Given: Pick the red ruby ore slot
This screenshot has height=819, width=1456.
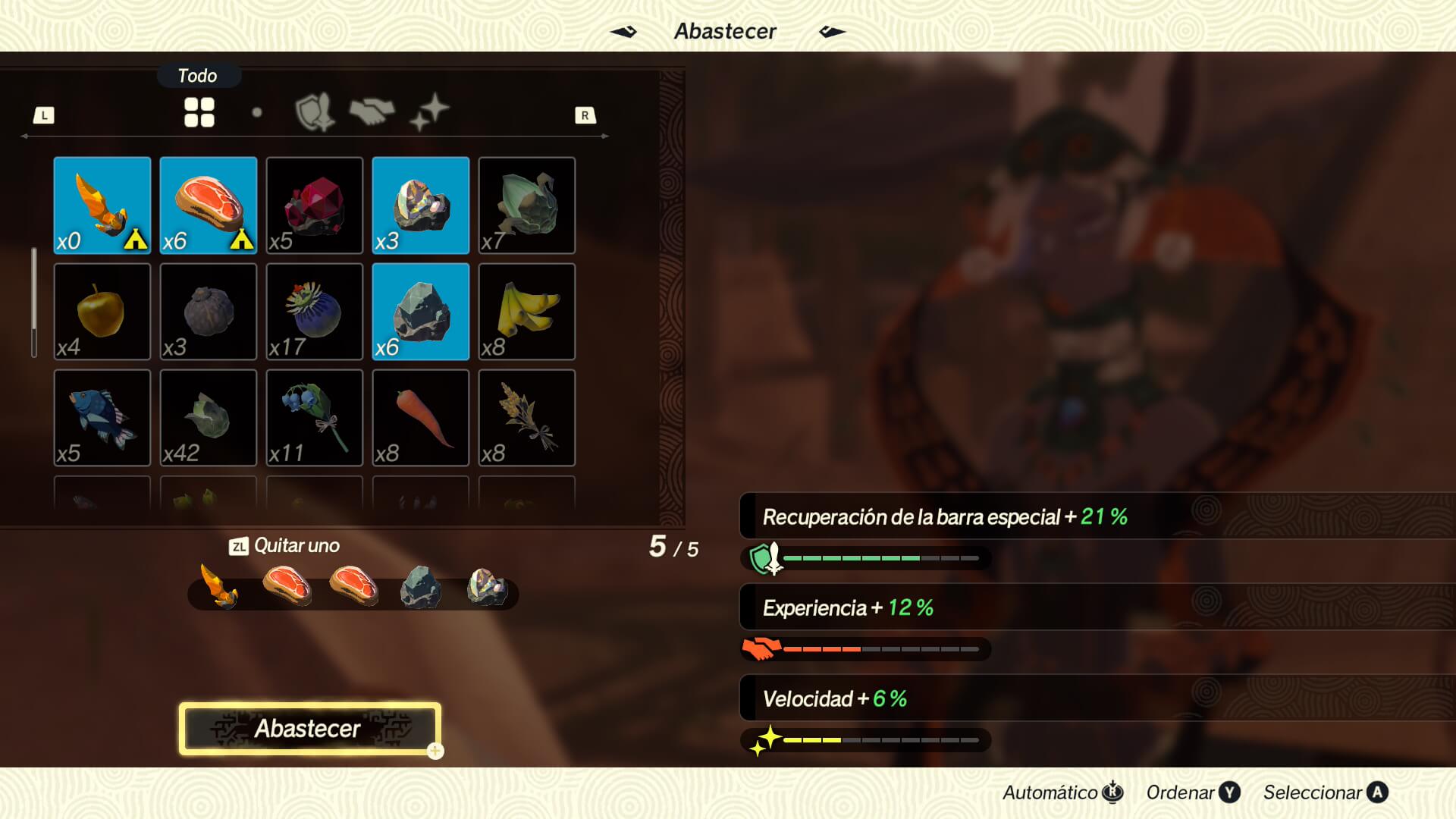Looking at the screenshot, I should click(x=315, y=206).
